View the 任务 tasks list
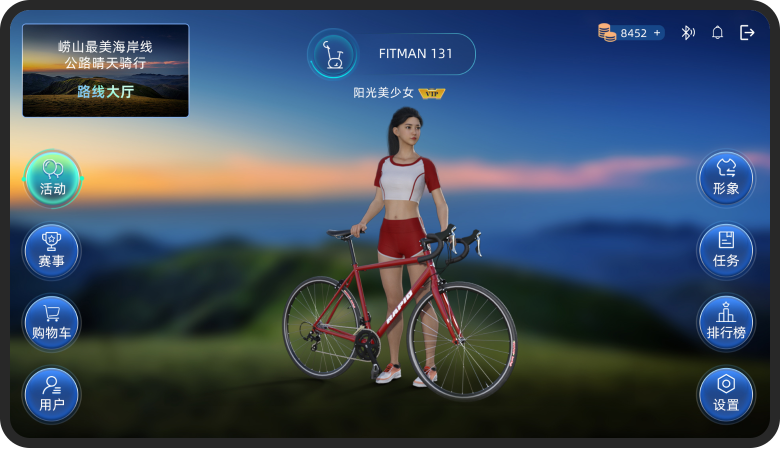This screenshot has width=780, height=460. coord(726,250)
